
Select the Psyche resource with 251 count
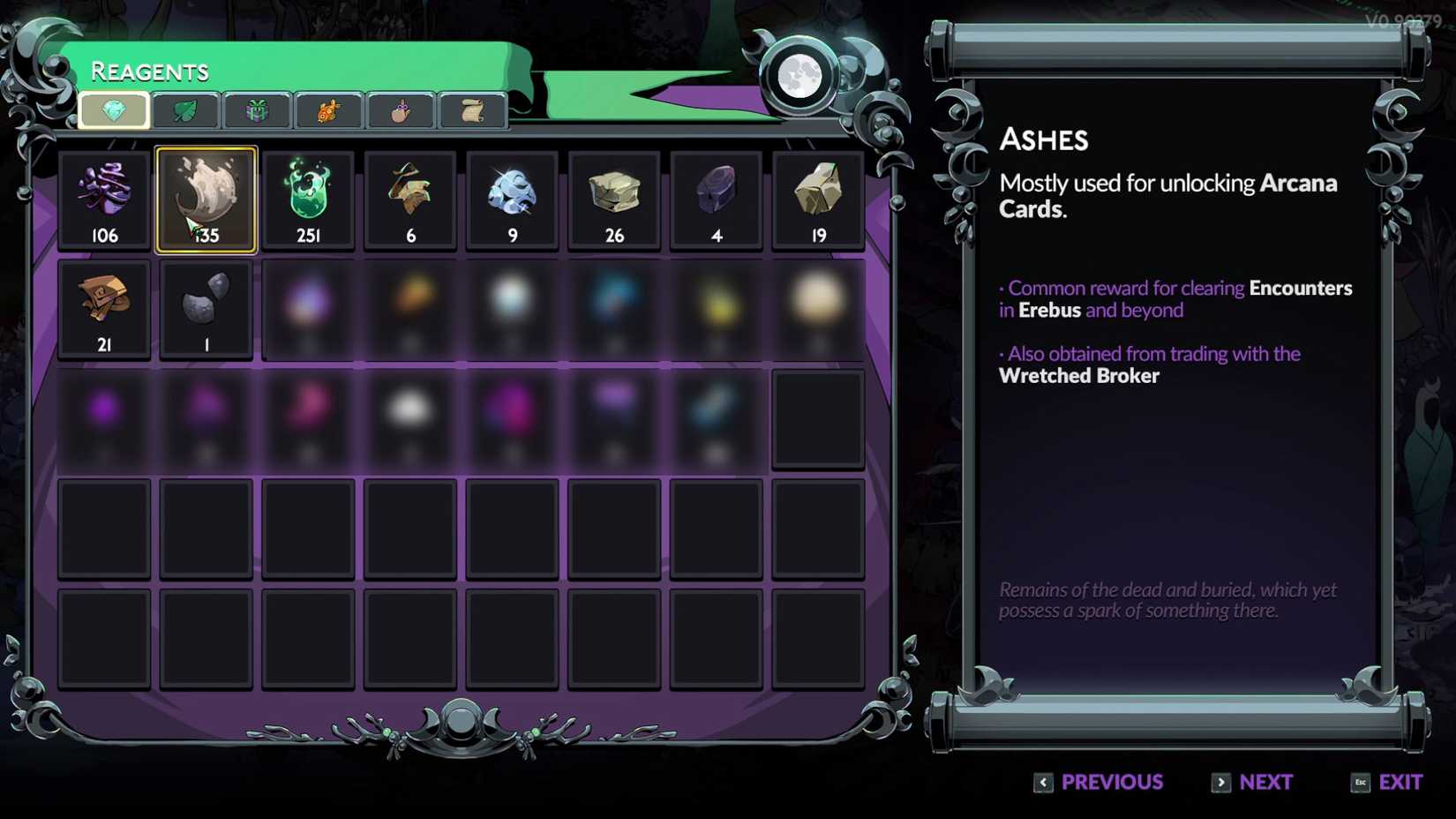(x=308, y=199)
